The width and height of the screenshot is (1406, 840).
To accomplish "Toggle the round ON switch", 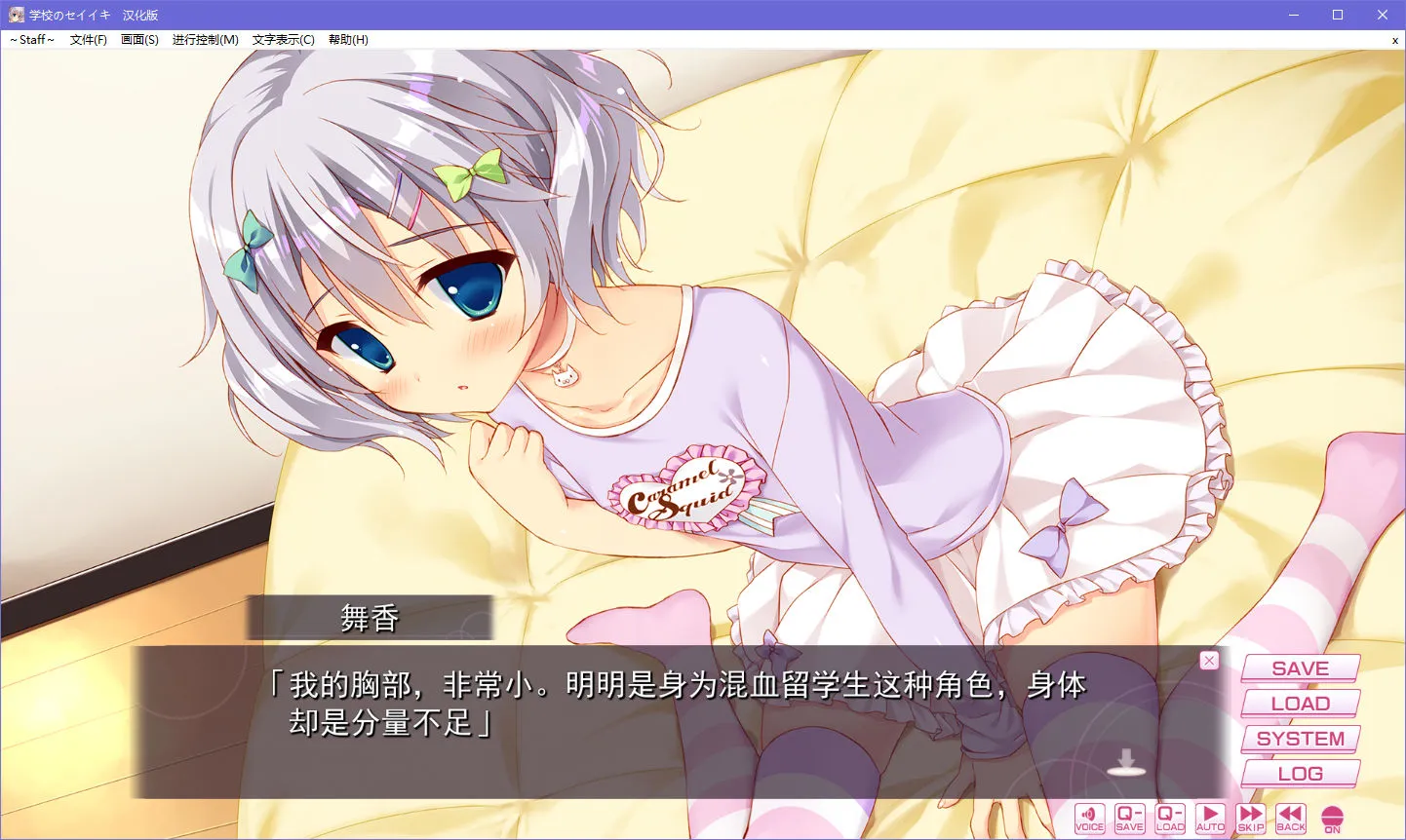I will (1332, 818).
